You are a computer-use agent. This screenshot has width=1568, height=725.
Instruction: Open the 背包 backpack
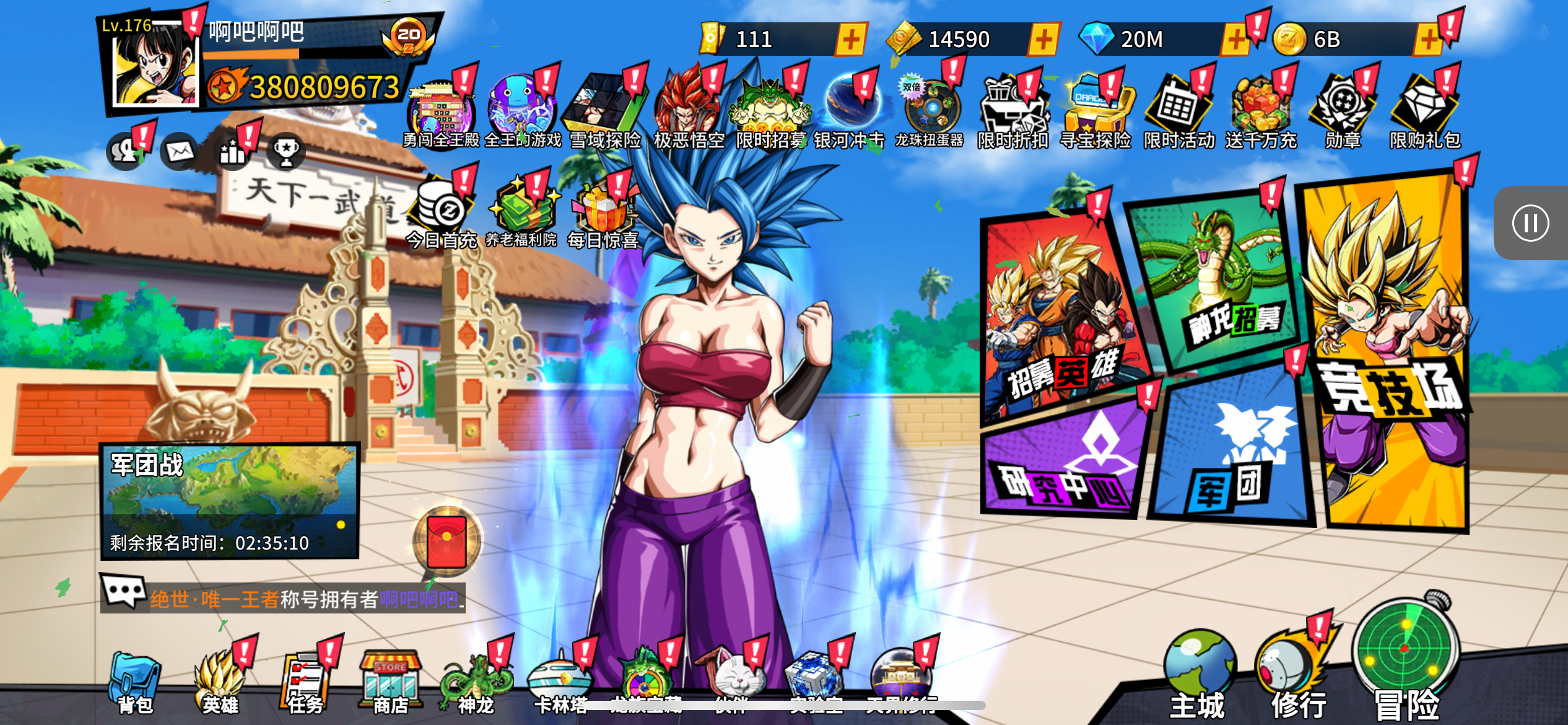tap(135, 682)
